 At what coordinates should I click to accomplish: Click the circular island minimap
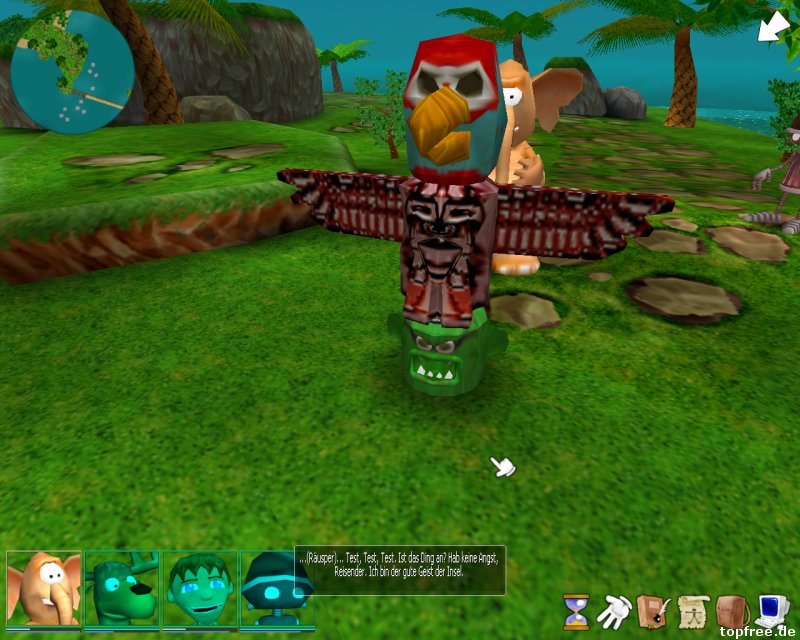coord(72,72)
